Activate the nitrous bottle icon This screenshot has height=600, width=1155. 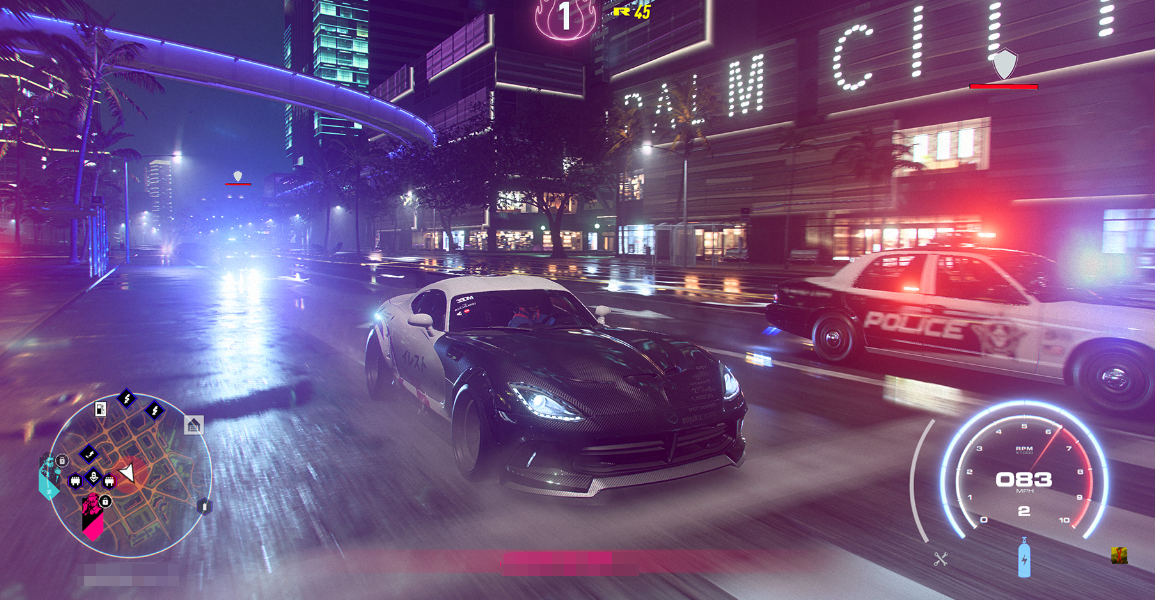pyautogui.click(x=1024, y=558)
